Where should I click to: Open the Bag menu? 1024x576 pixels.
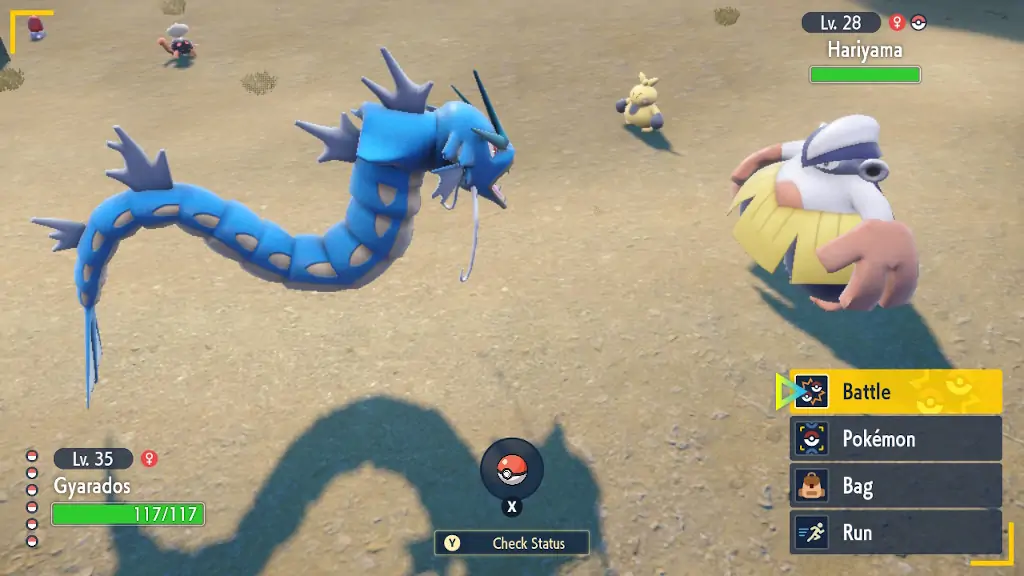coord(895,486)
